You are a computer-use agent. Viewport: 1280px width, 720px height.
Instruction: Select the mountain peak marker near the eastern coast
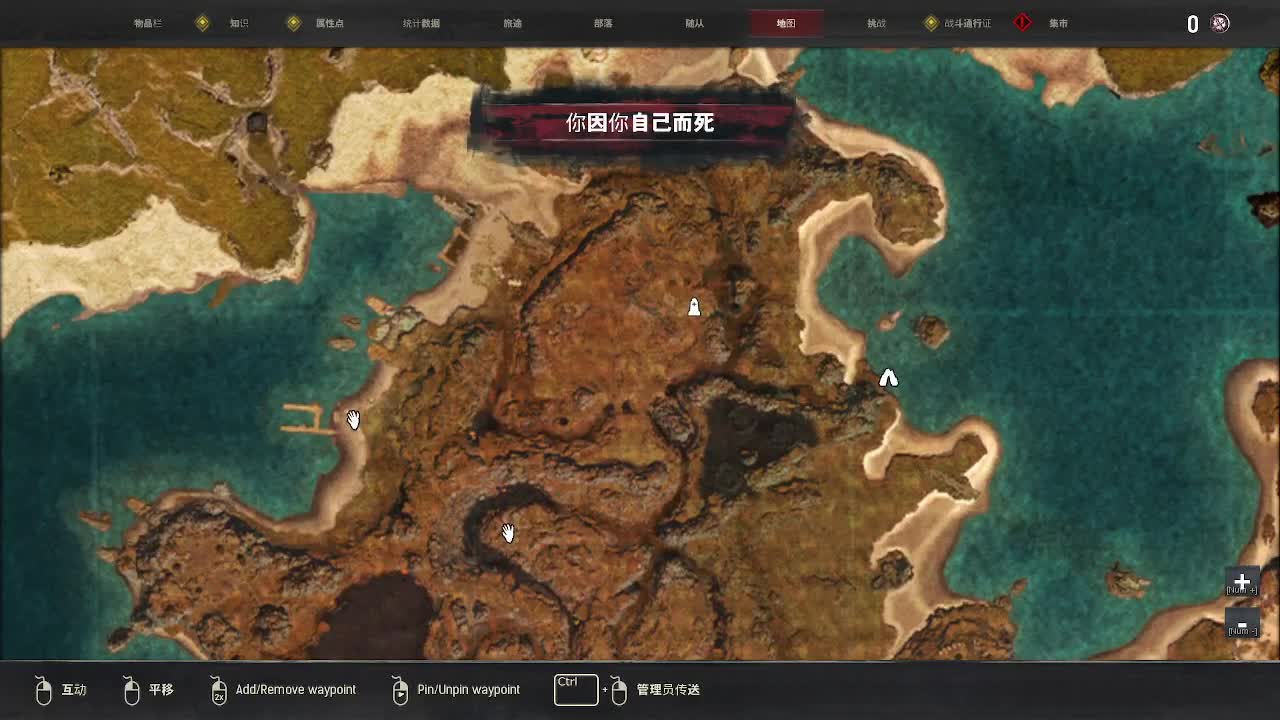pyautogui.click(x=888, y=378)
